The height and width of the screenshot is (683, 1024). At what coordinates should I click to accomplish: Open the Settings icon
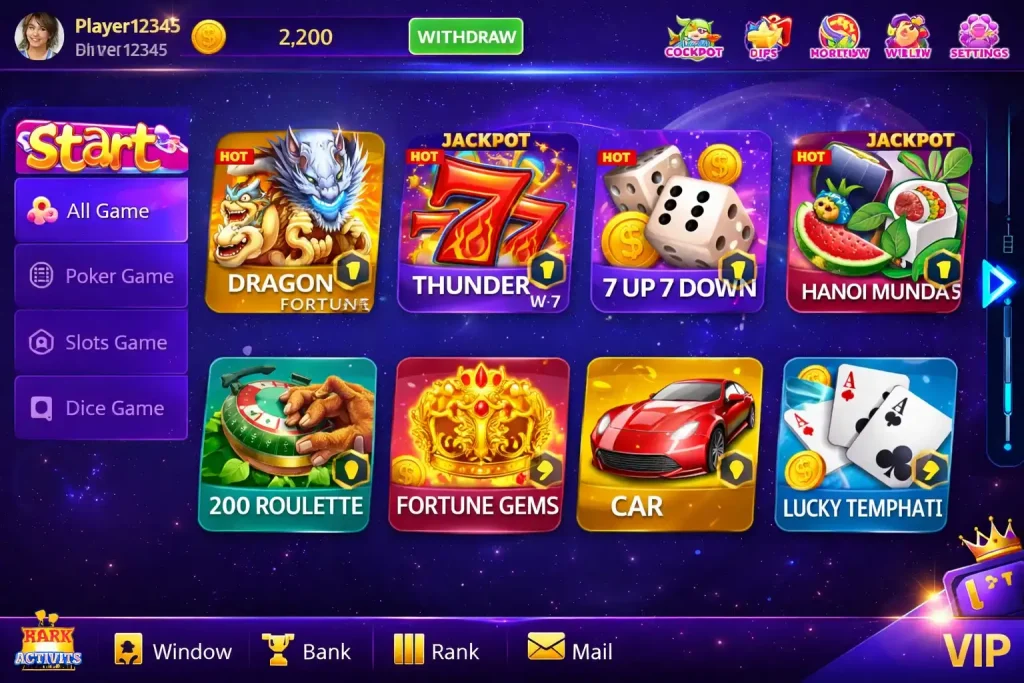(978, 37)
